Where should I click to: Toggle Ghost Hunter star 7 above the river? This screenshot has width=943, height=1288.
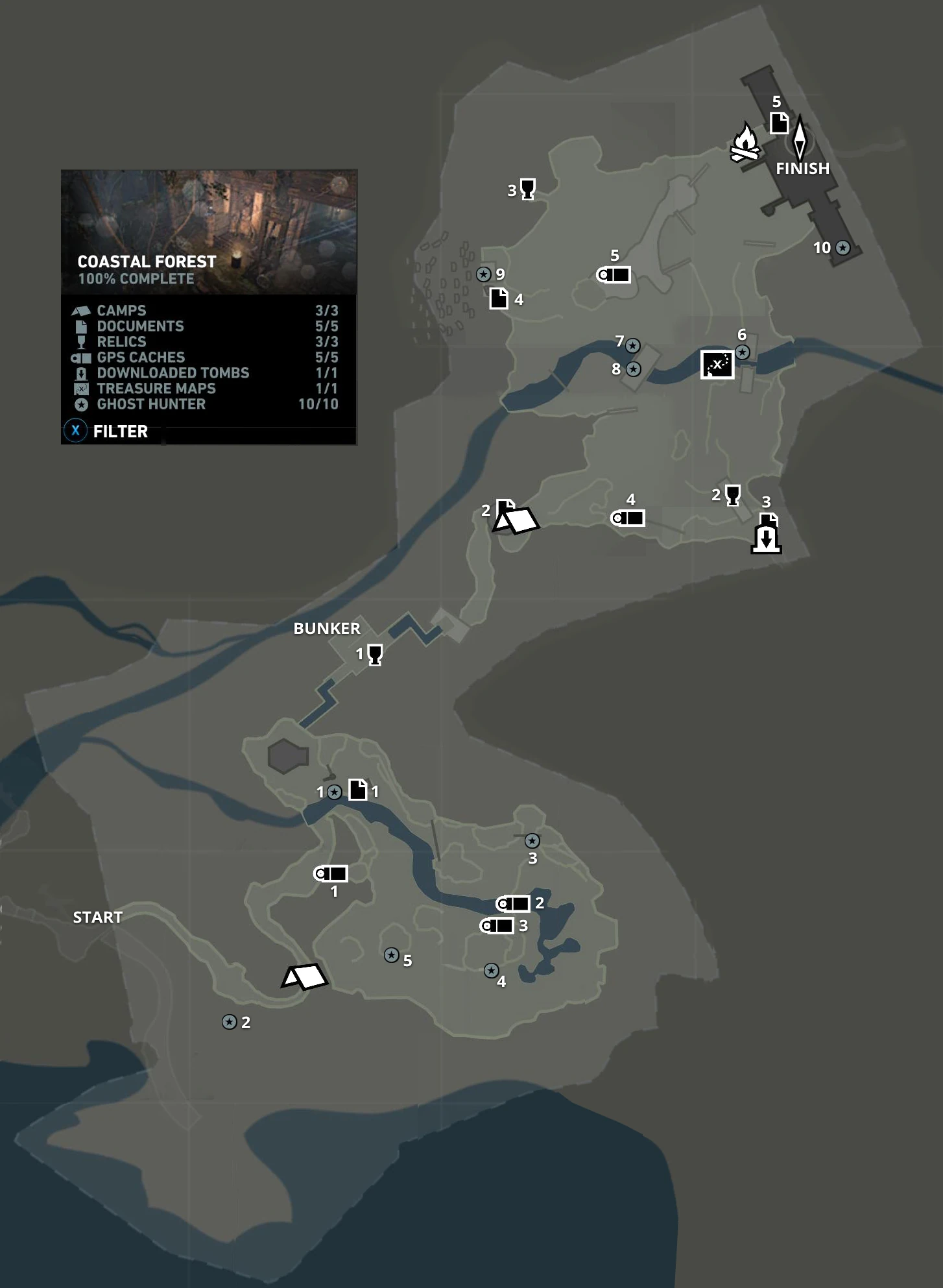[x=632, y=346]
